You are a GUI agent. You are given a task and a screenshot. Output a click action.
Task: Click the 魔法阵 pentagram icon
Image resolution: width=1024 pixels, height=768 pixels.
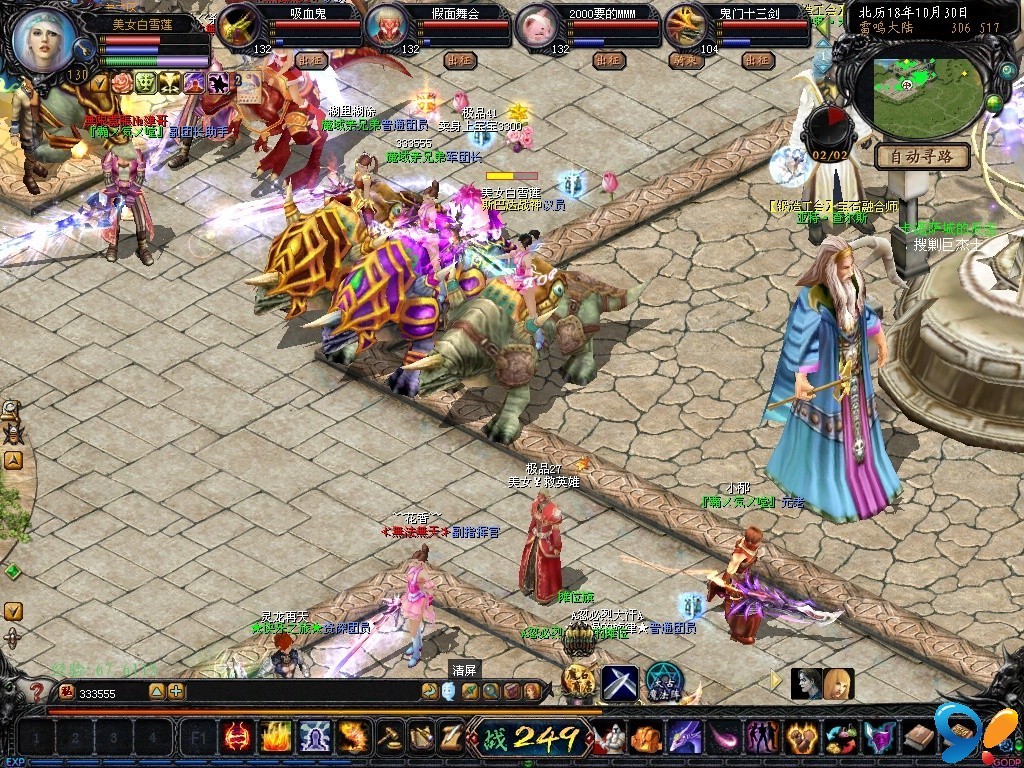662,681
